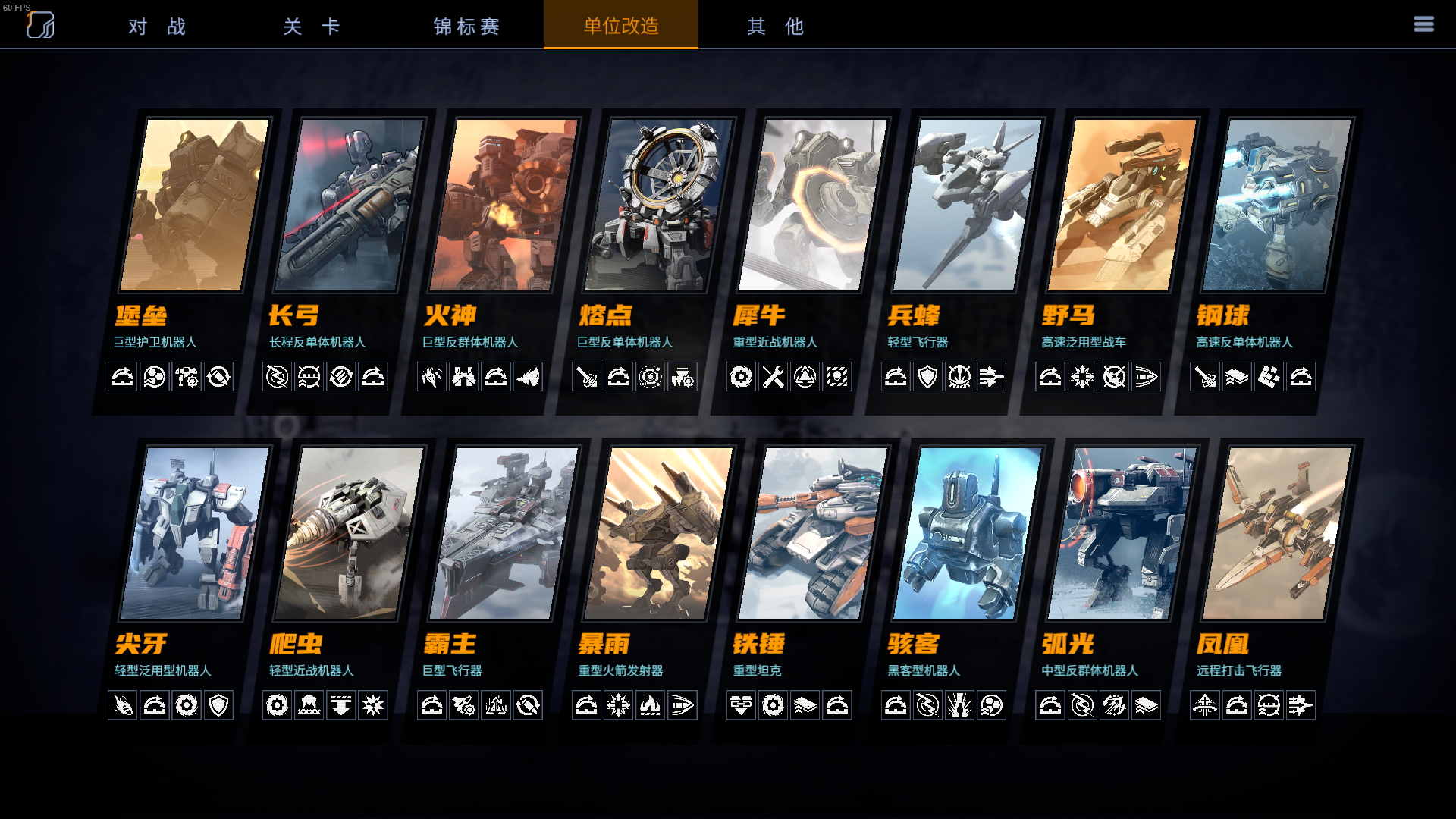
Task: Select the flame tech icon under 暴雨
Action: point(651,705)
